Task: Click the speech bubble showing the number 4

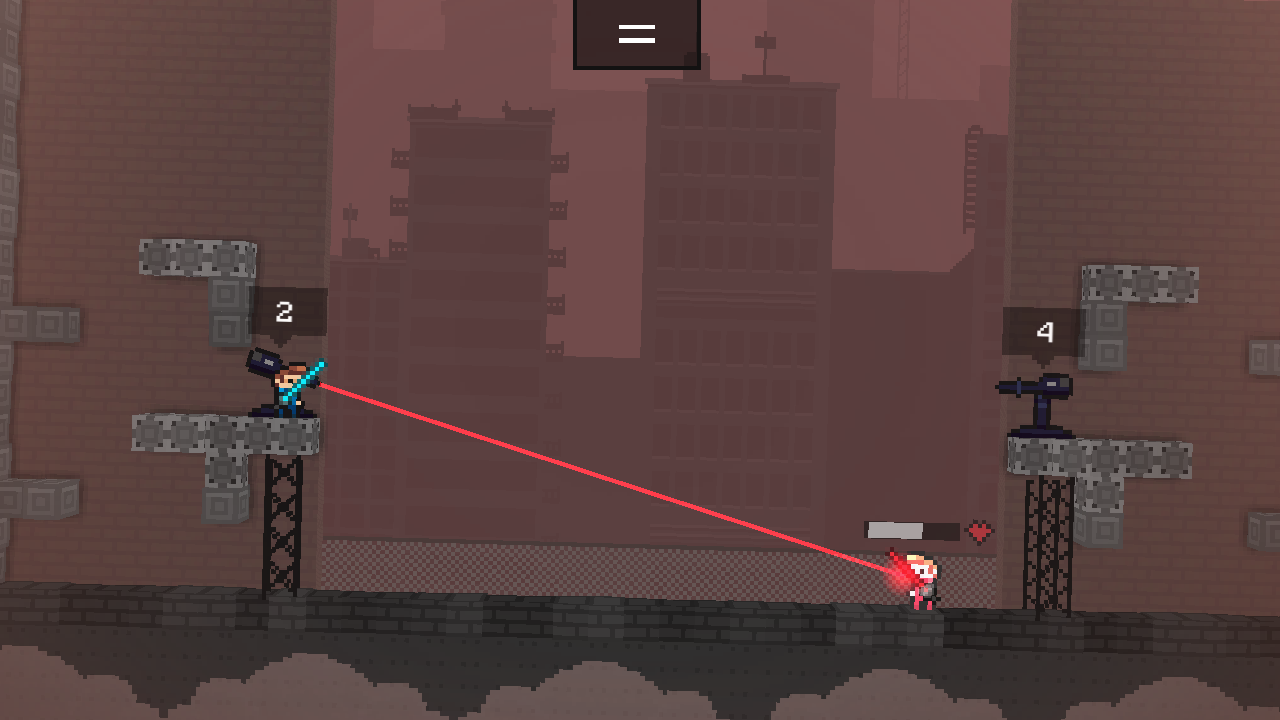Action: pos(1042,331)
